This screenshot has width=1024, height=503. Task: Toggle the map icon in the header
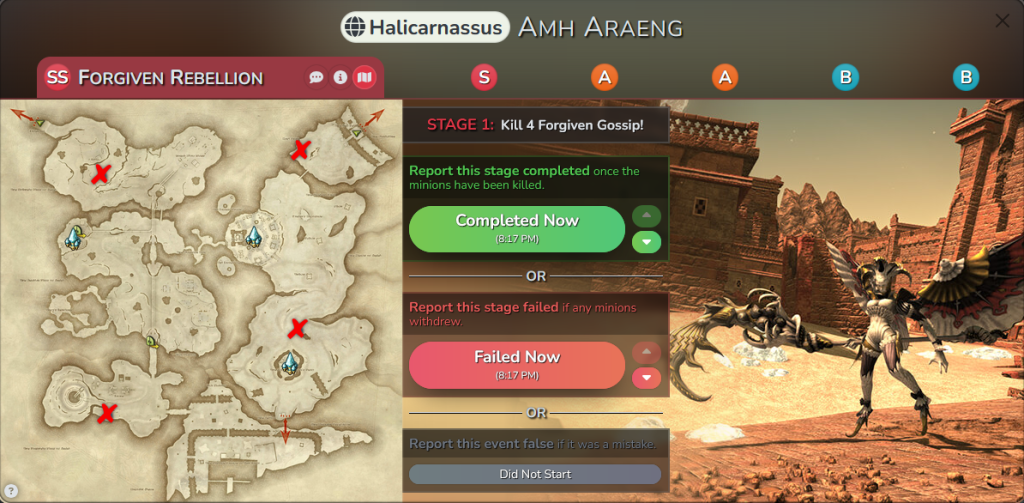pos(364,77)
